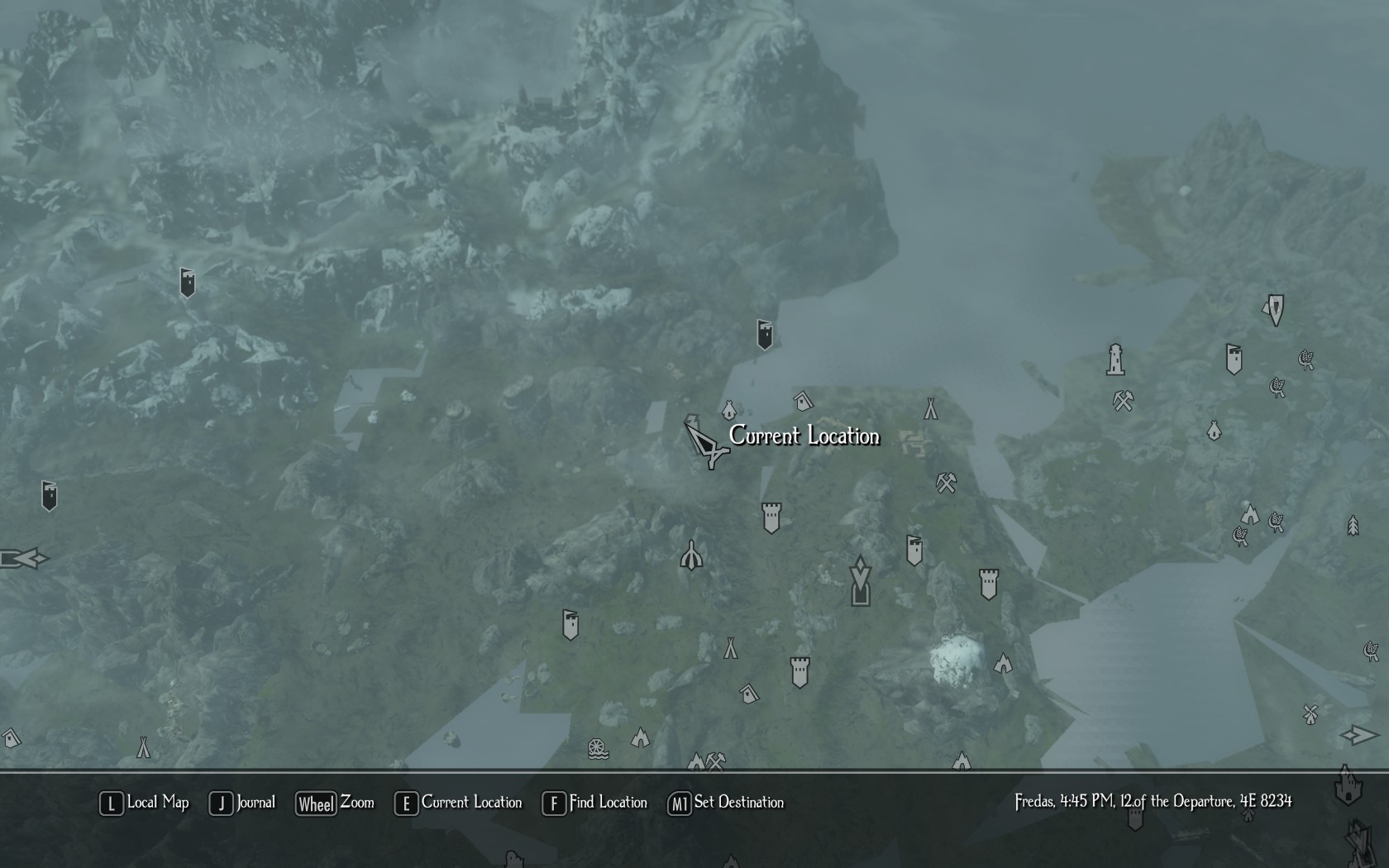Click the windmill map marker
Screen dimensions: 1389x868
[x=1310, y=713]
